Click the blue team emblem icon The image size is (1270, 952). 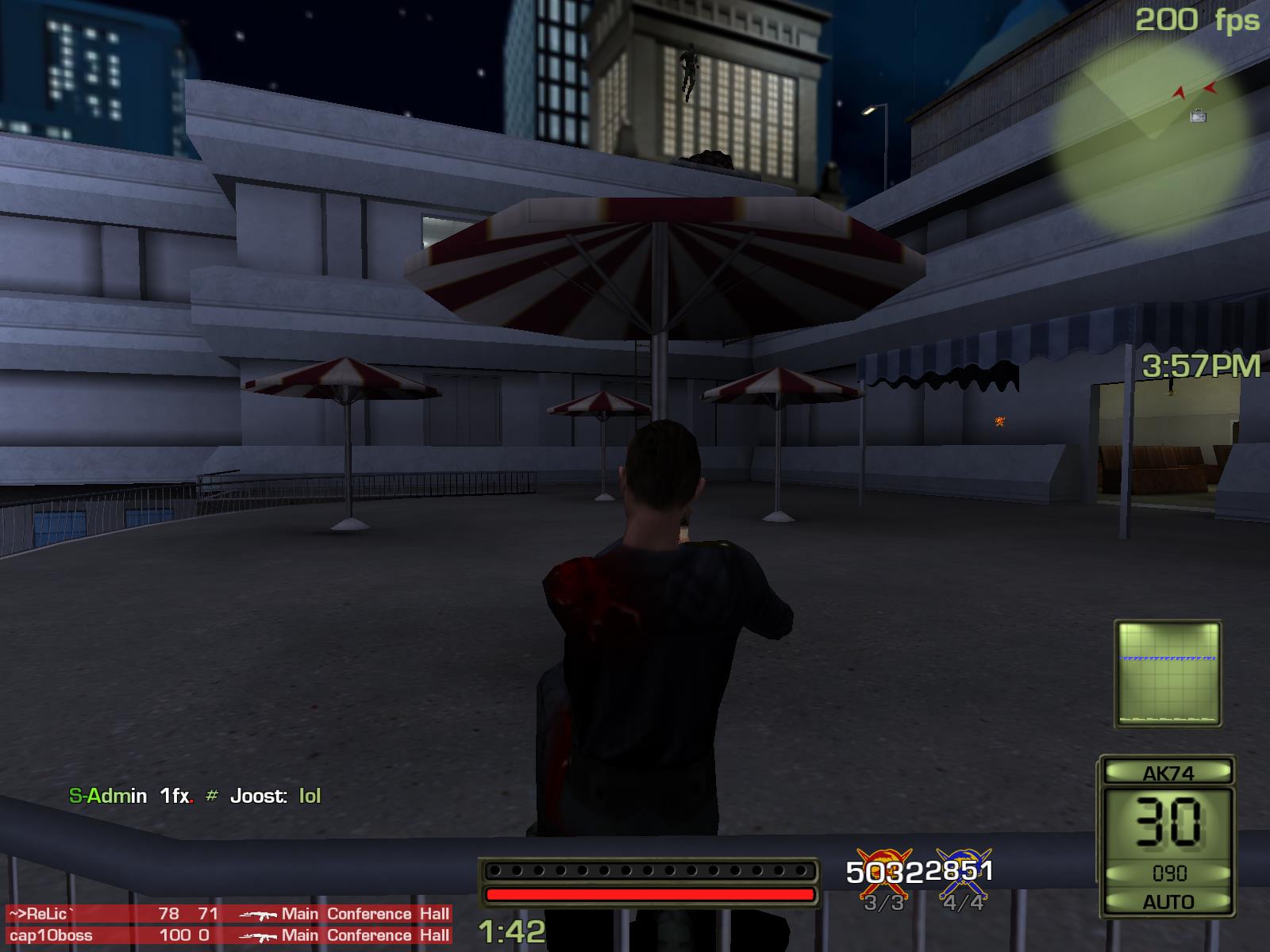pos(964,870)
